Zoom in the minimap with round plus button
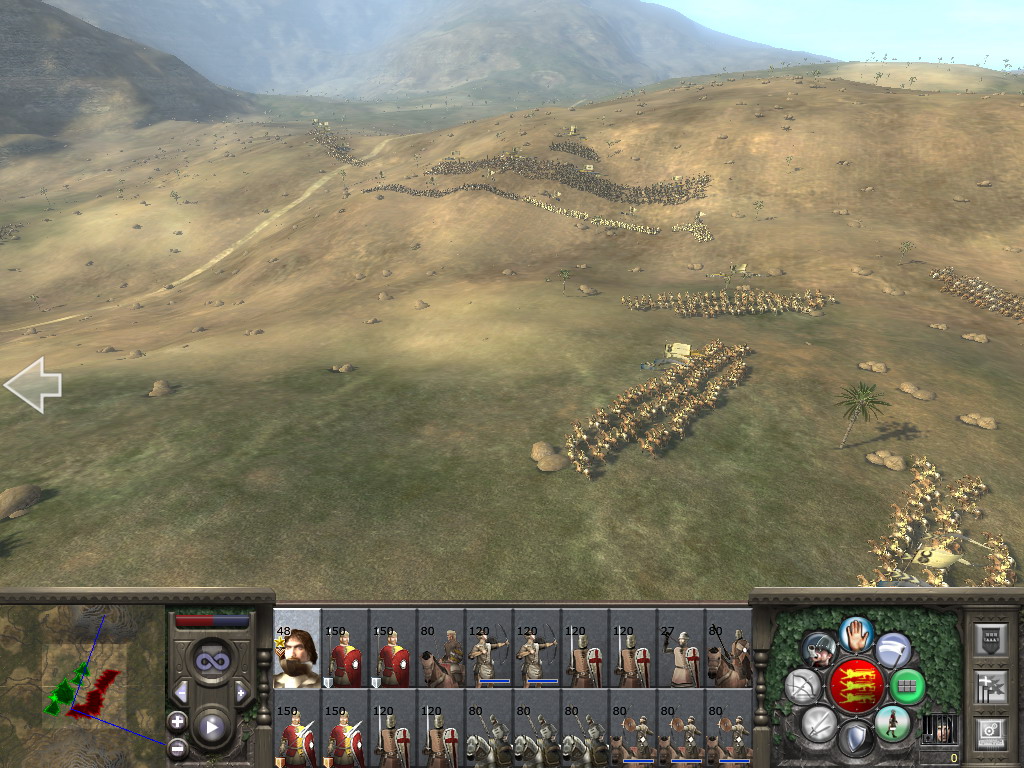This screenshot has width=1024, height=768. pos(177,721)
